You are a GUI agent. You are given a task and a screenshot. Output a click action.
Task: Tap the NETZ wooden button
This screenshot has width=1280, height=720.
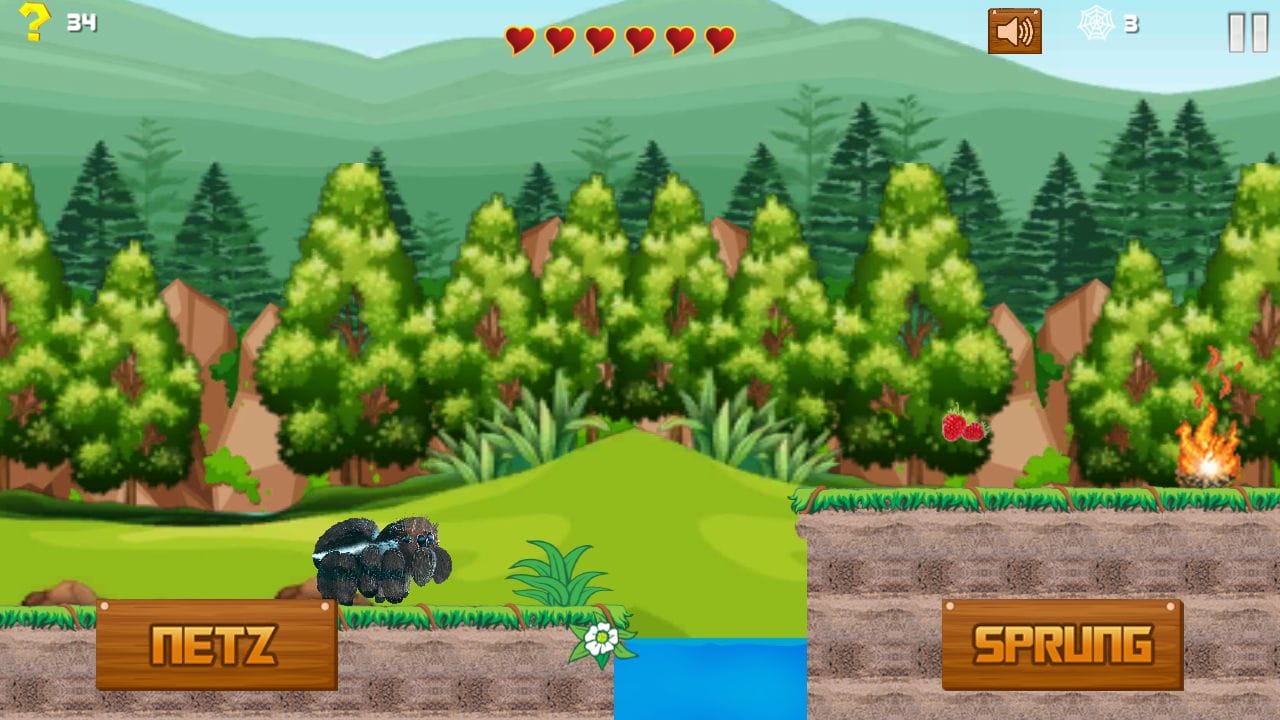click(x=216, y=645)
